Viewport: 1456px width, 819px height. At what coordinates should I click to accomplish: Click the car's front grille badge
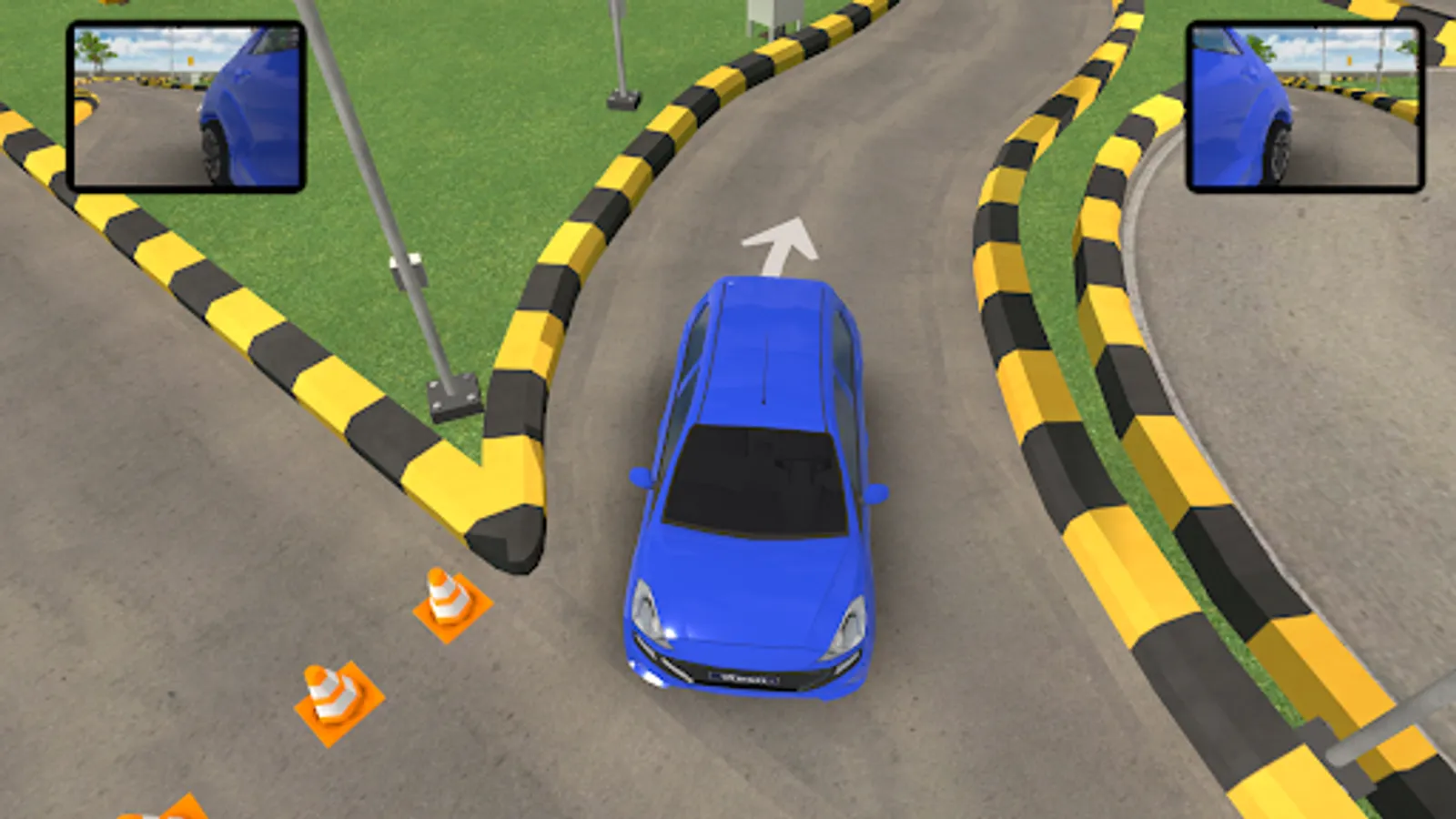tap(742, 676)
